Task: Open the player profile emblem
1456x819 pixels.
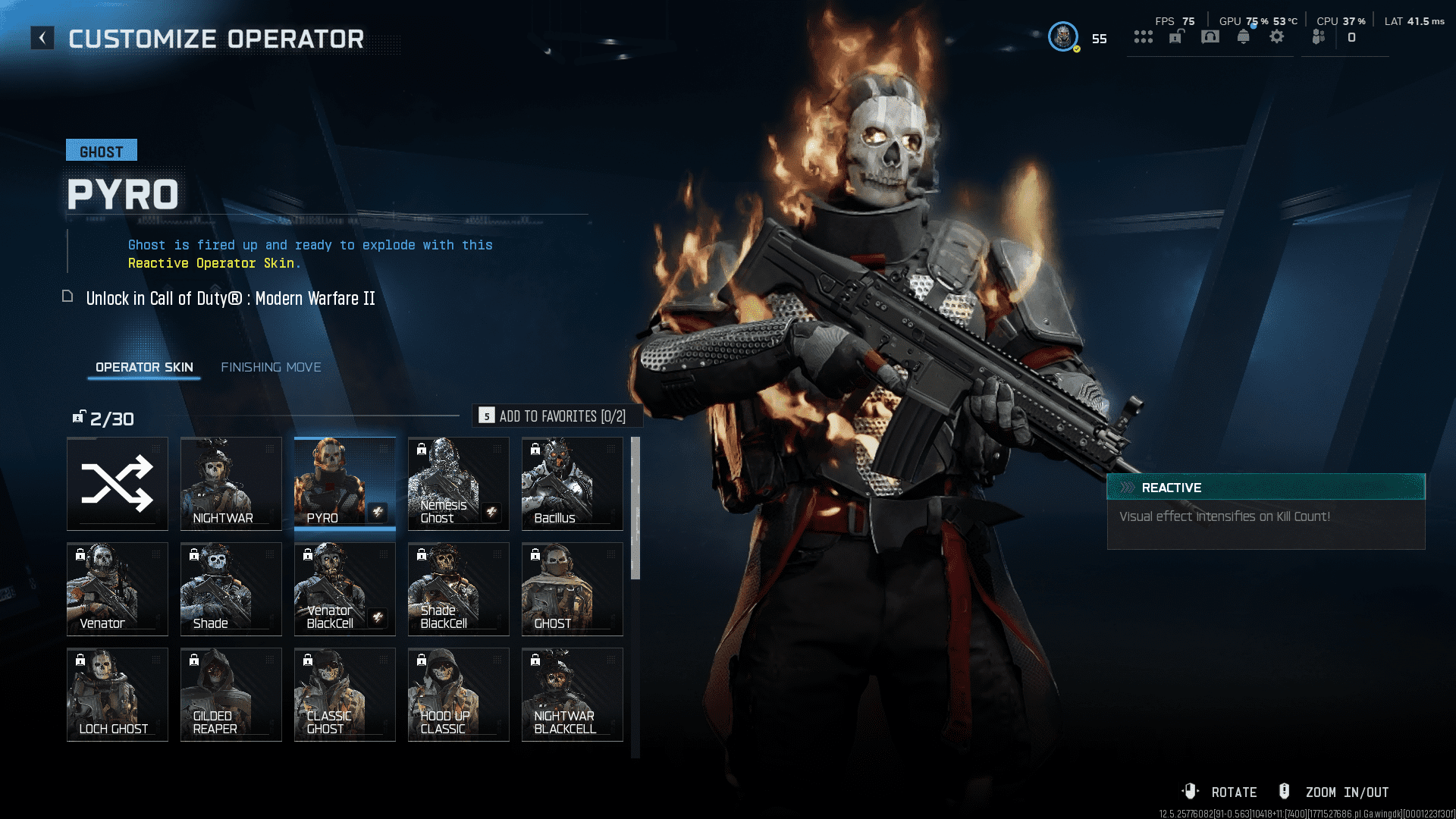Action: coord(1063,36)
